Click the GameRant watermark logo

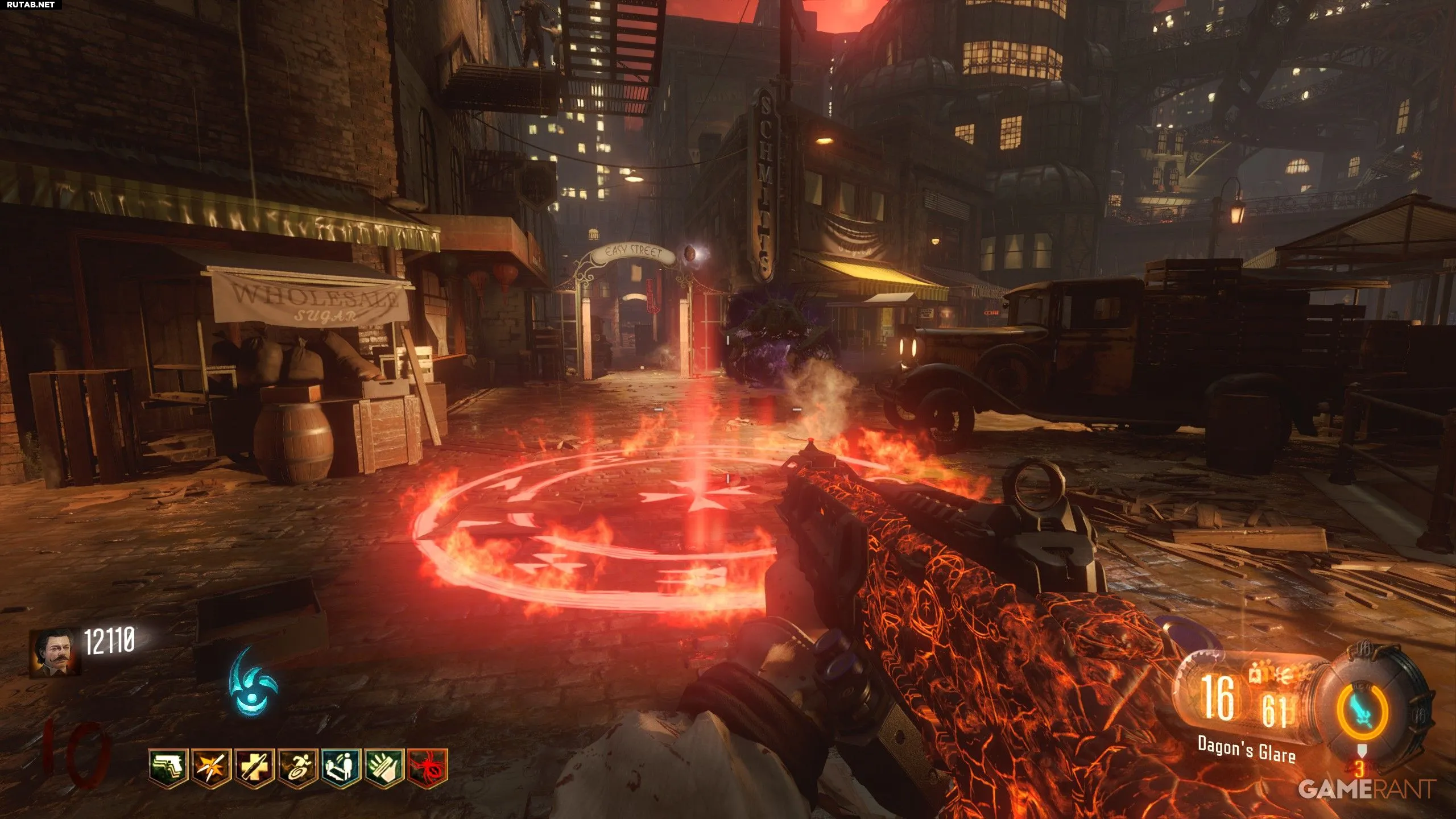tap(1367, 788)
